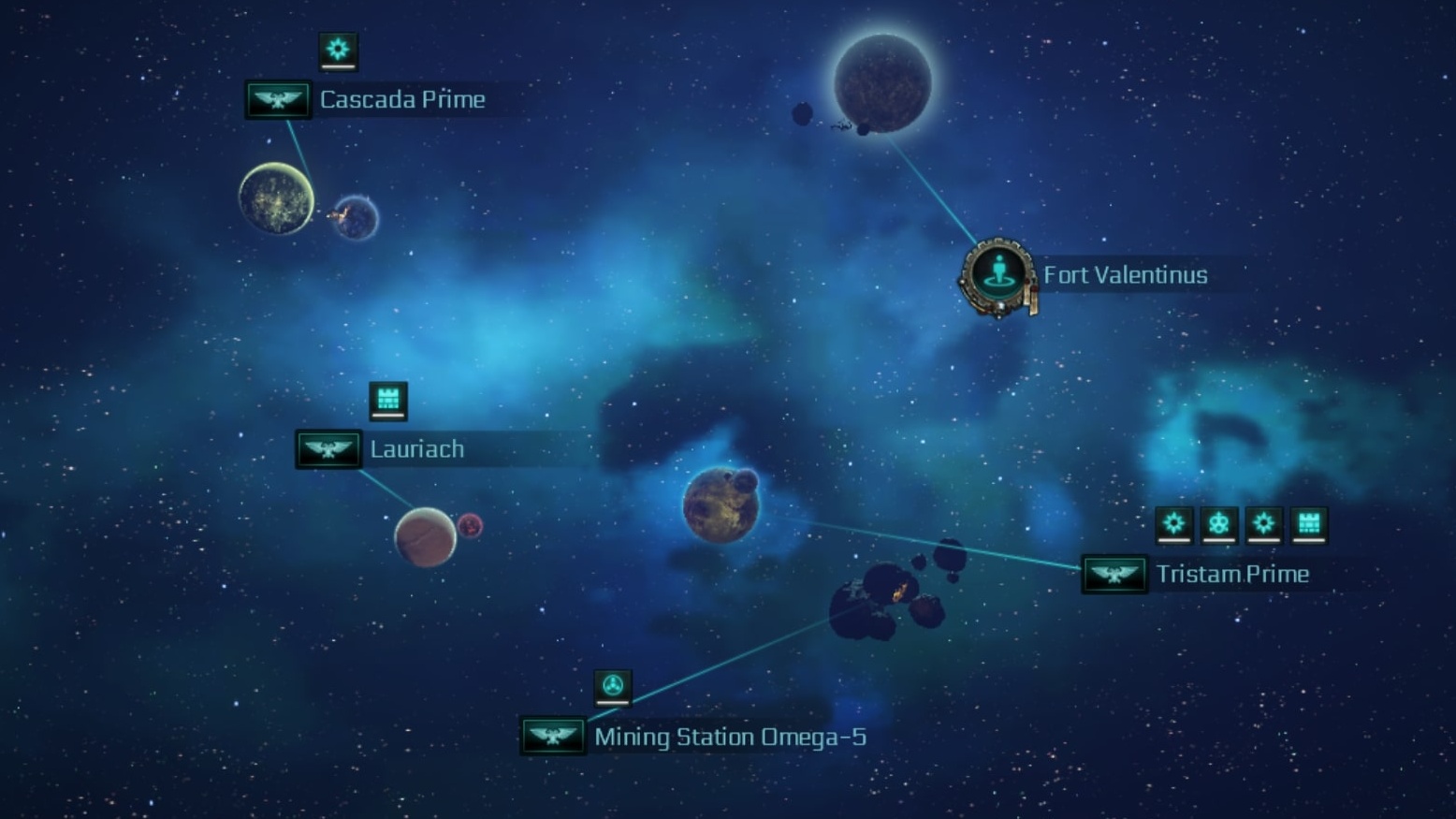This screenshot has width=1456, height=819.
Task: Choose the Tristam Prime planet marker
Action: 1114,574
